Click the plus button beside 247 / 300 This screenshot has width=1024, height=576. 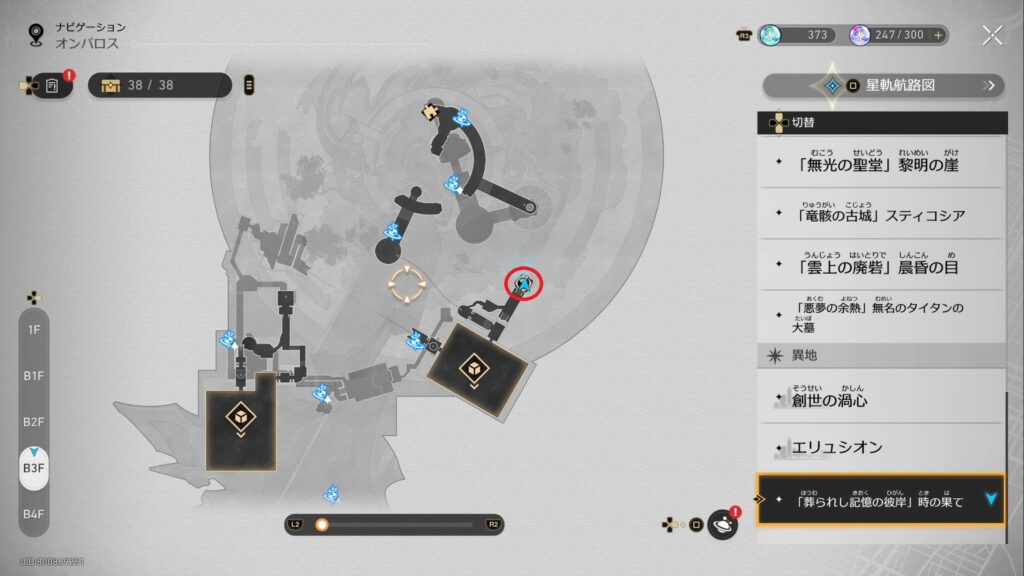(938, 35)
